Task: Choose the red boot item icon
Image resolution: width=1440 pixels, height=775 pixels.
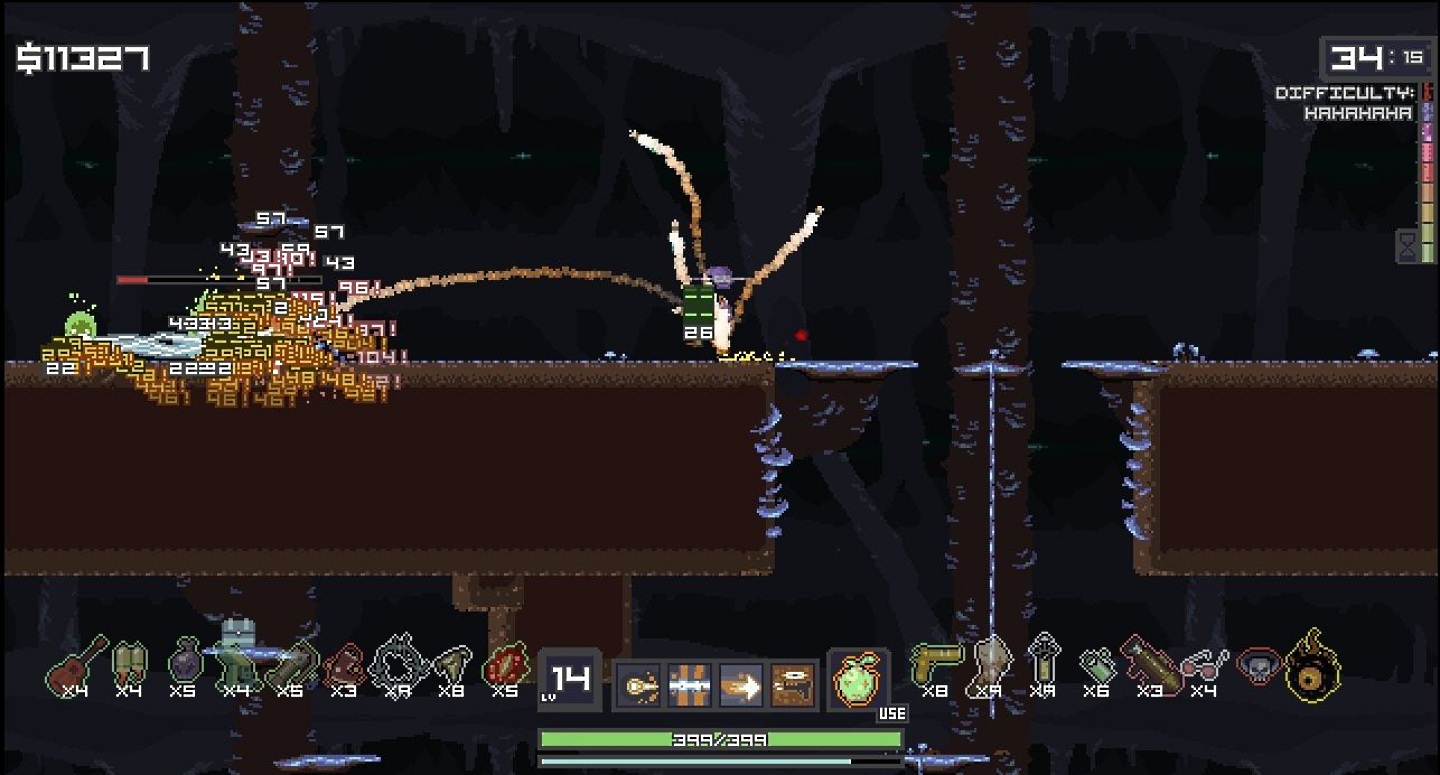Action: click(x=343, y=666)
